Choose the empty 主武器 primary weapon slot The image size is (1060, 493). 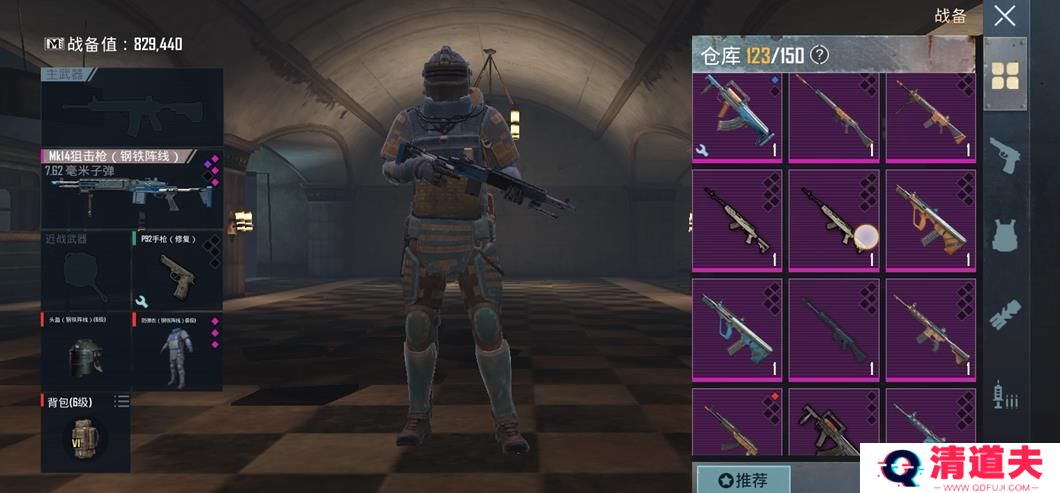point(132,106)
